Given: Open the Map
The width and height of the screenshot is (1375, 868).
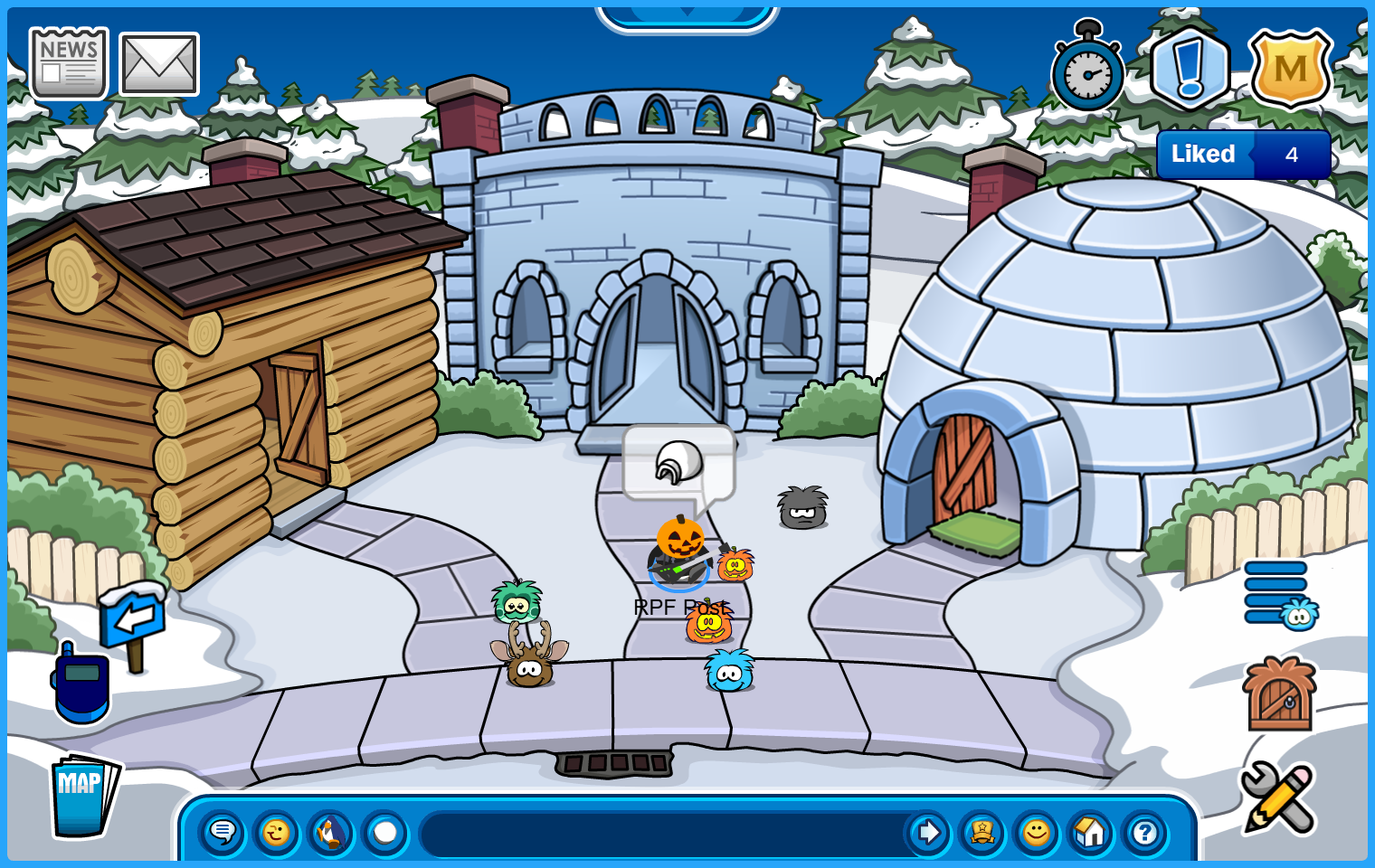Looking at the screenshot, I should tap(83, 796).
